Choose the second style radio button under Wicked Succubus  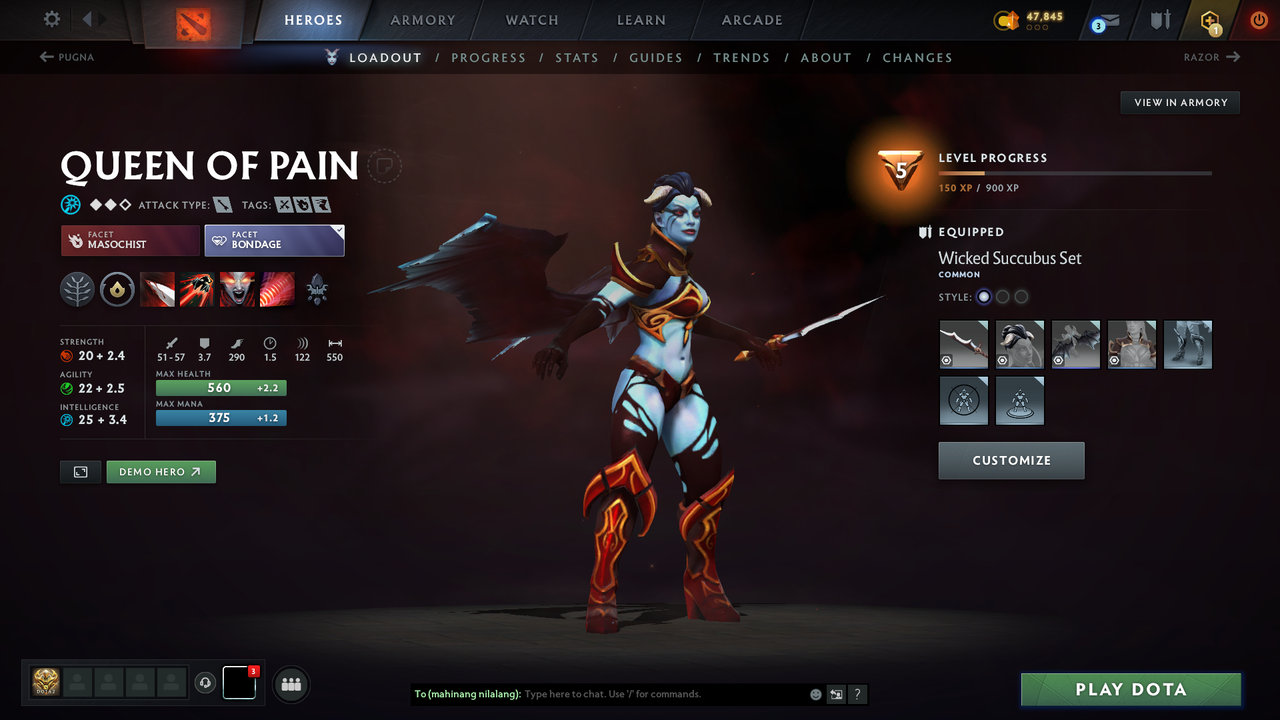pos(1002,296)
